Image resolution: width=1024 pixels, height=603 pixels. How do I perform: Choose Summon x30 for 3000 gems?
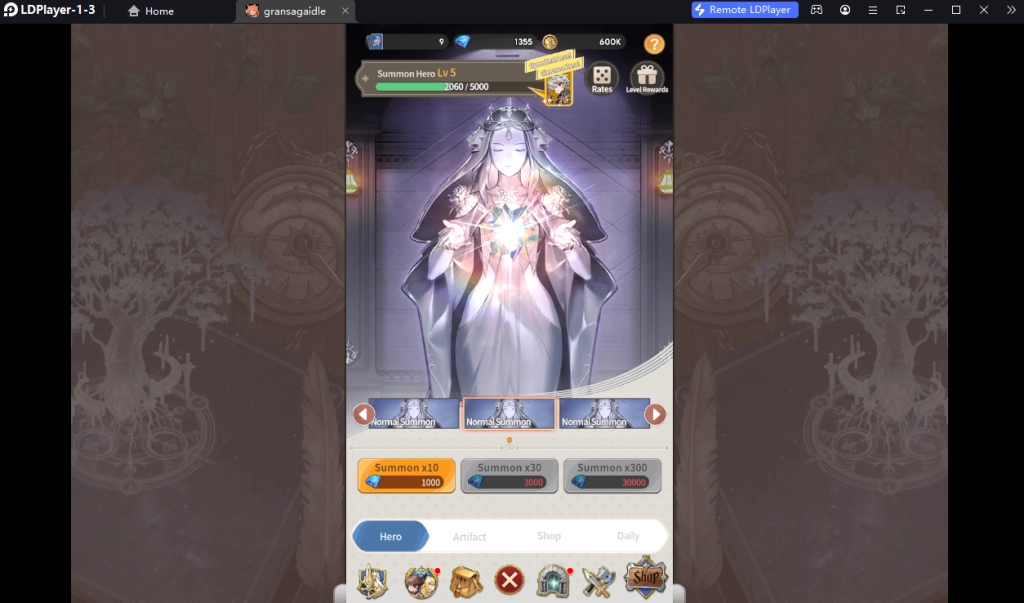pyautogui.click(x=509, y=476)
